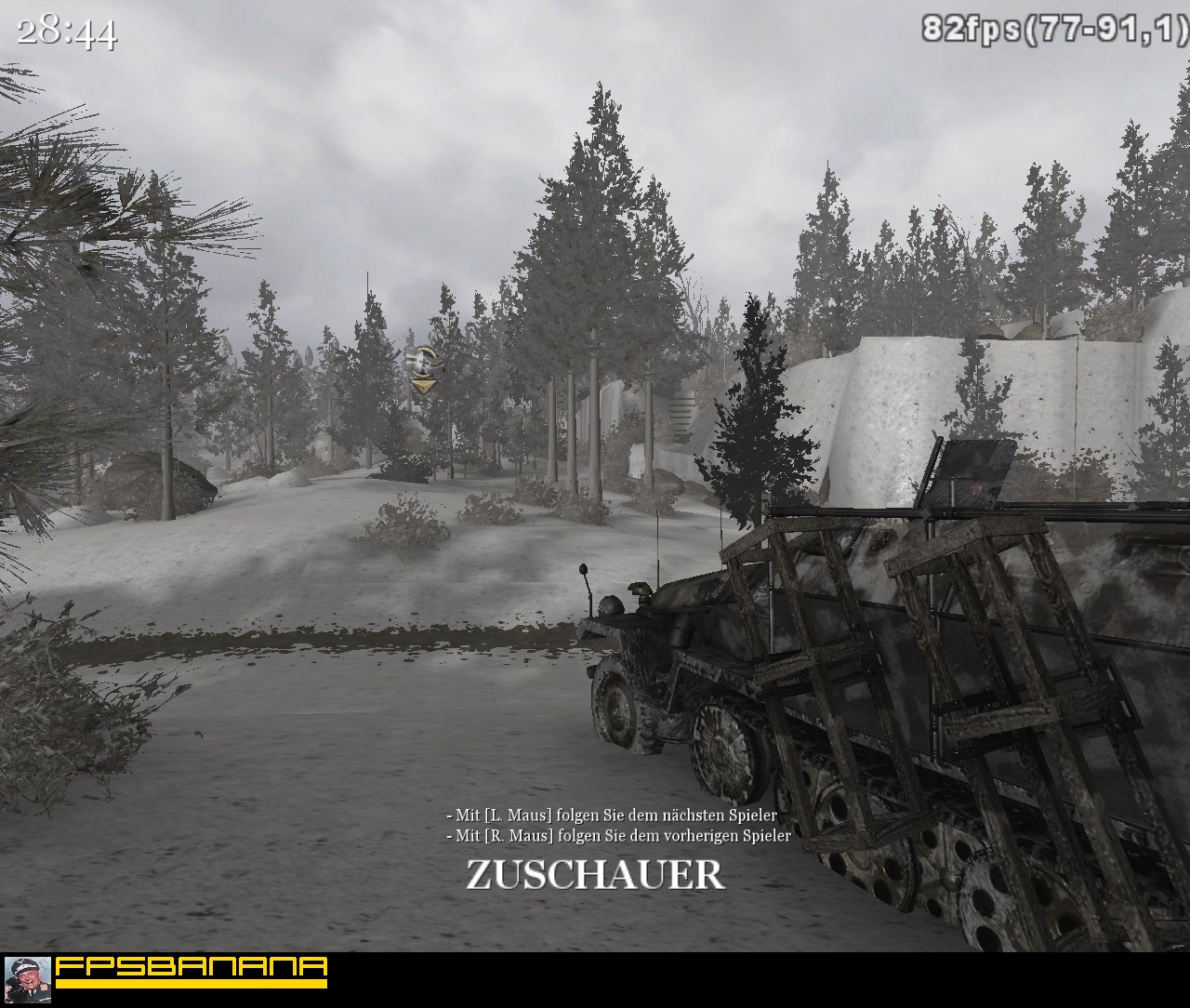The image size is (1190, 1008).
Task: Click the match timer showing 28:44
Action: tap(65, 33)
